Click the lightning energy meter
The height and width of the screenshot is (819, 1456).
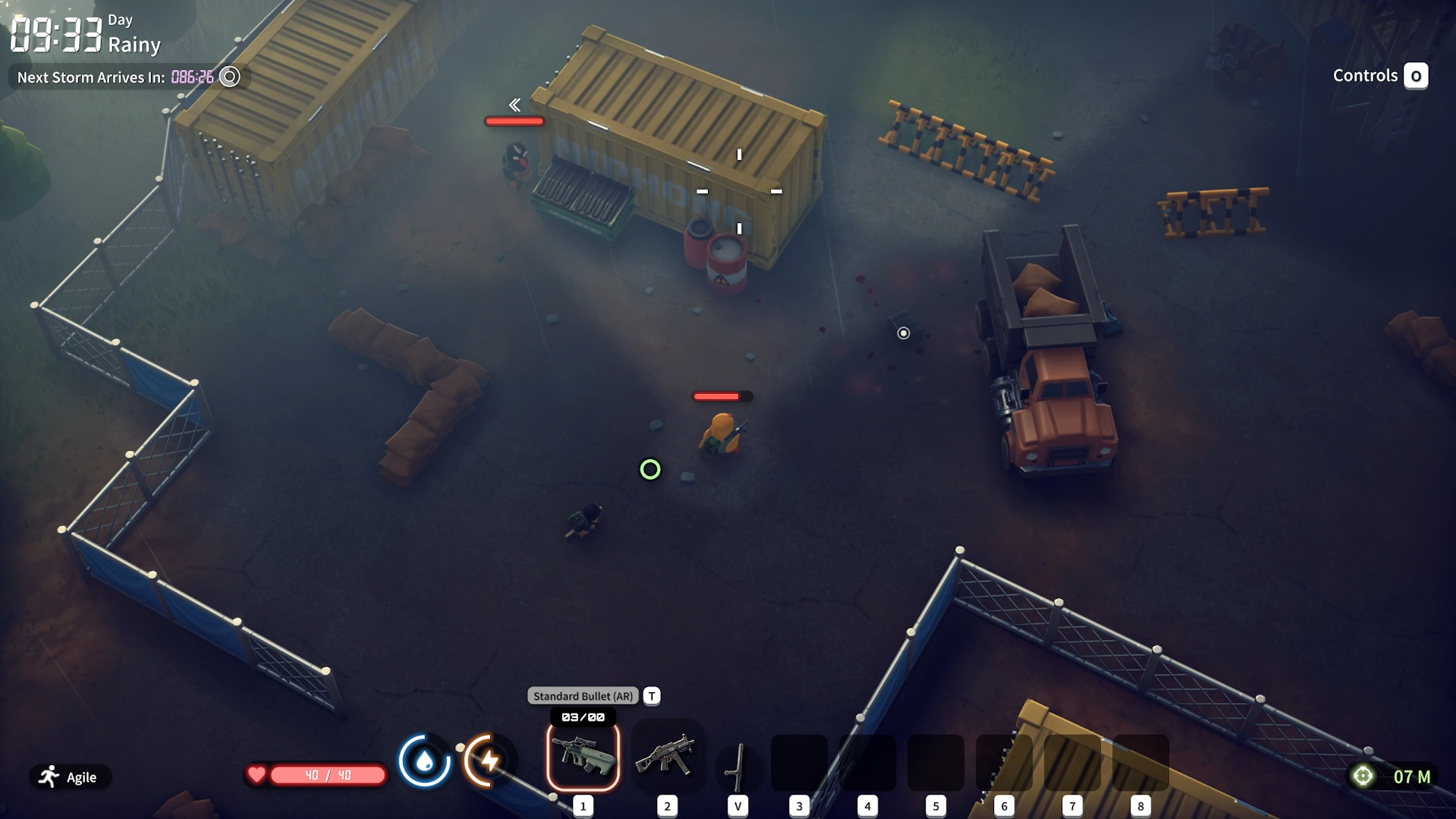coord(488,761)
